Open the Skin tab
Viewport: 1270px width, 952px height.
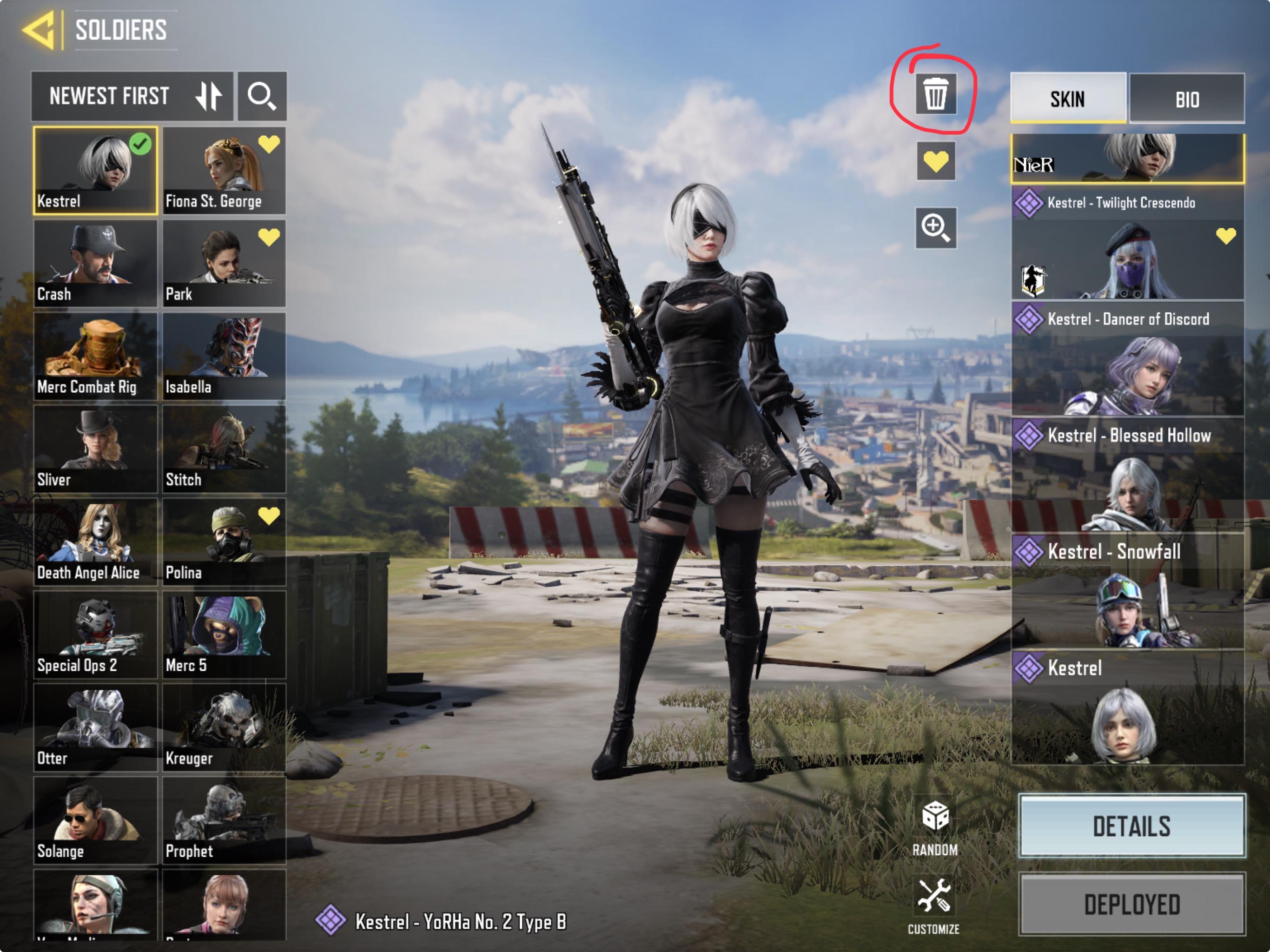point(1068,99)
